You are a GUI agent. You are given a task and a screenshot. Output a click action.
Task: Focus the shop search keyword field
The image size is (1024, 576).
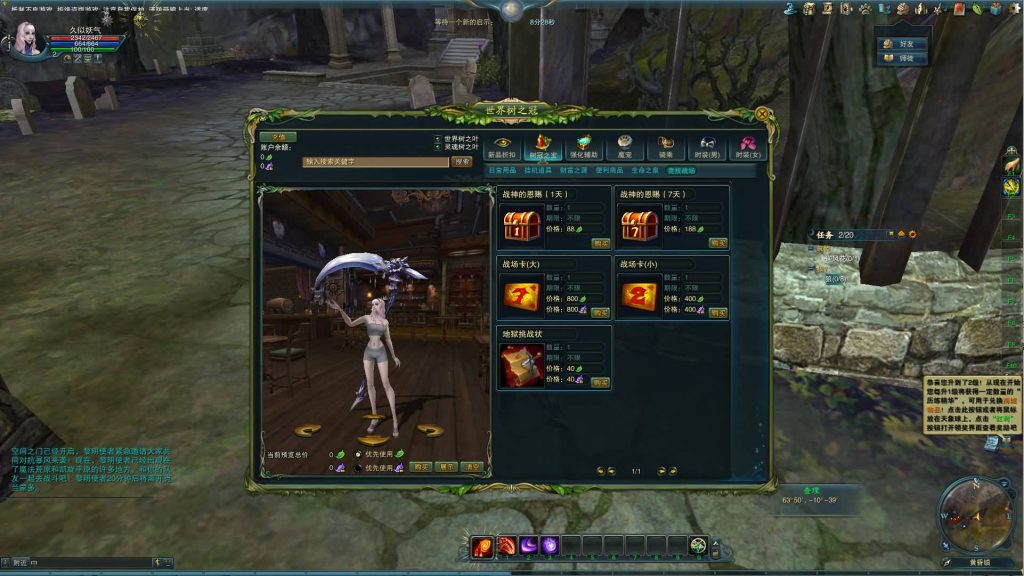[375, 161]
